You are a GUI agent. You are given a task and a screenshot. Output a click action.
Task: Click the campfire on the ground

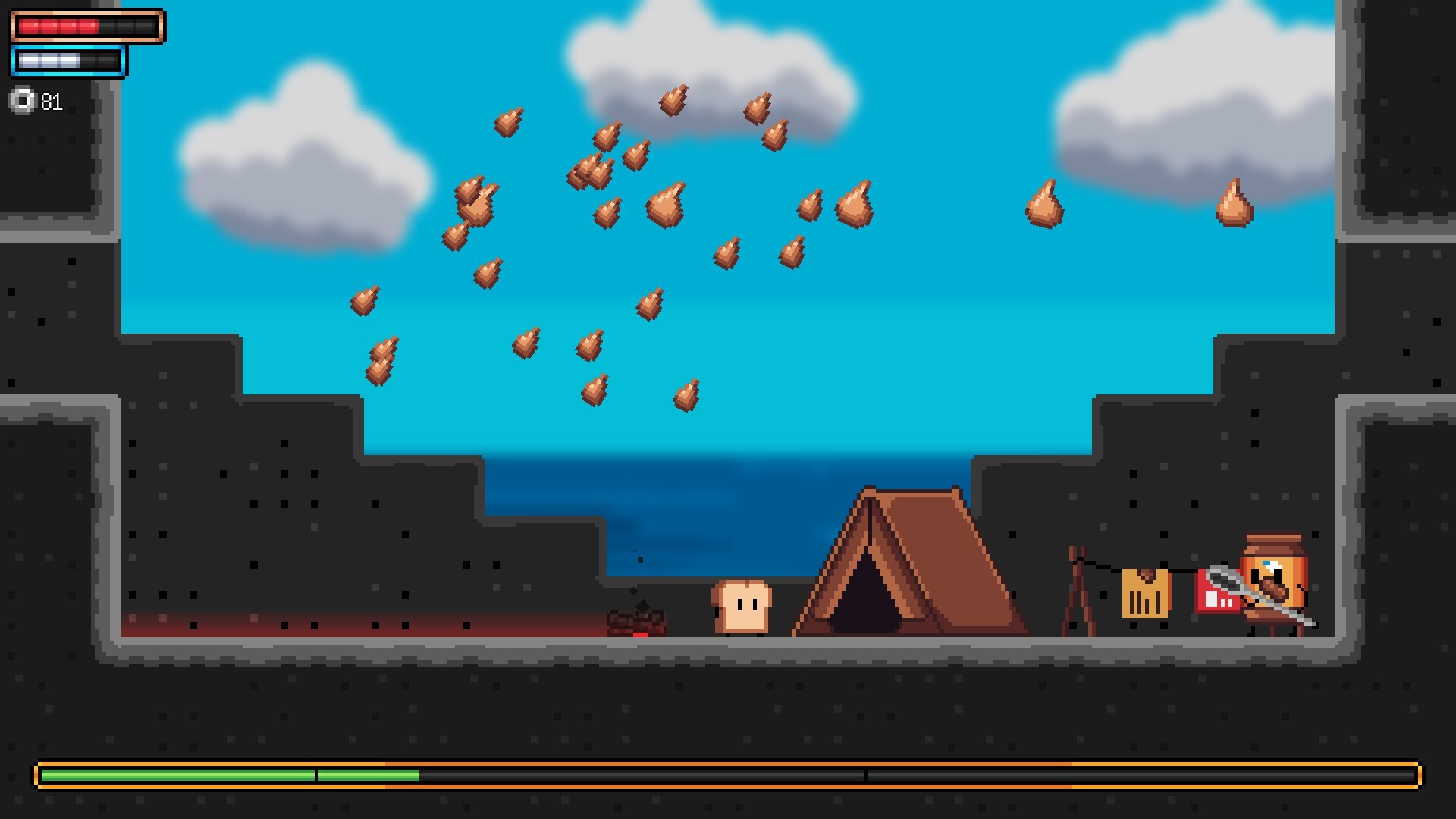[x=637, y=622]
